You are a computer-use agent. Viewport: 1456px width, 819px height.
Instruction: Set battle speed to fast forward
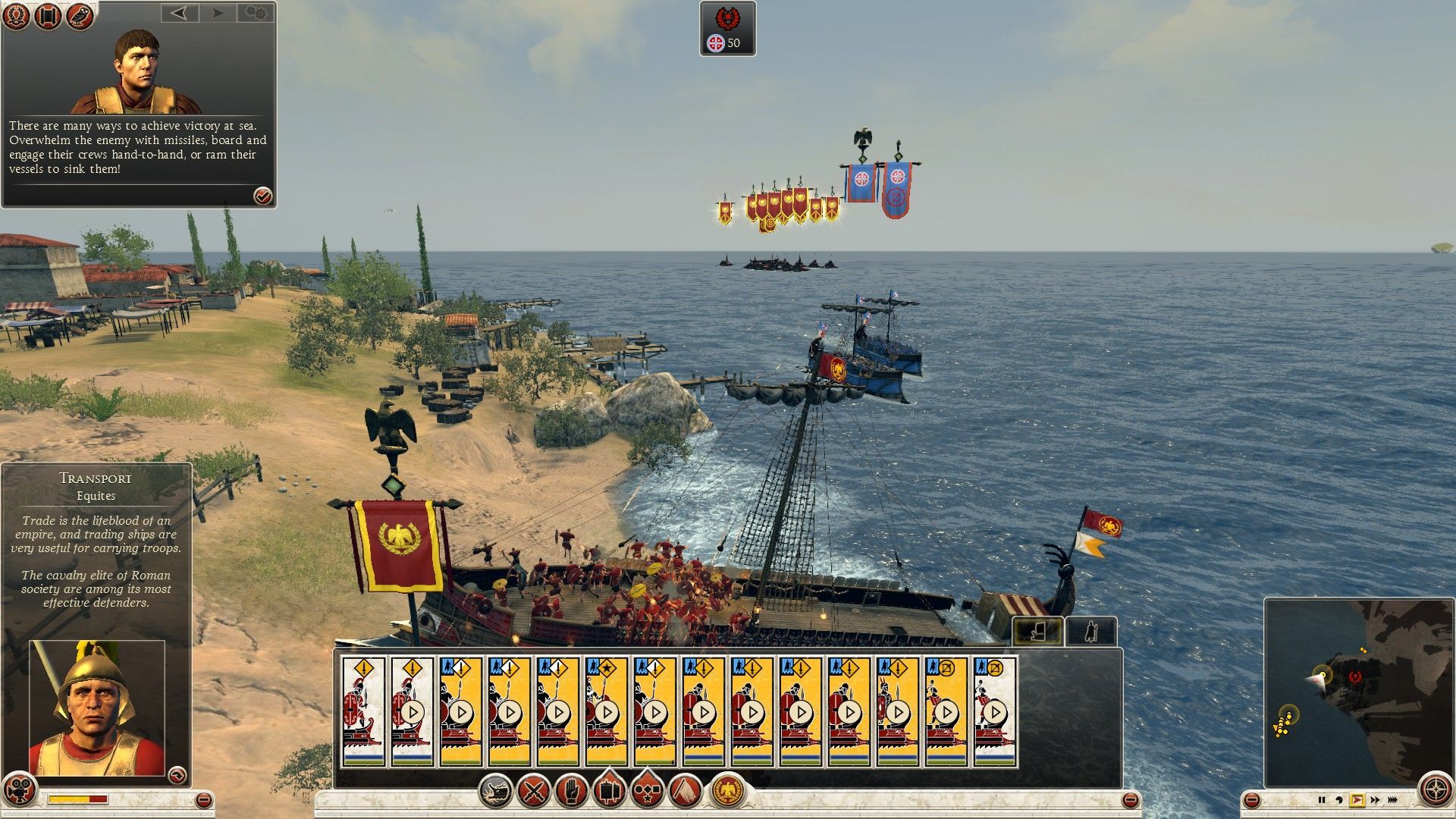coord(1375,799)
